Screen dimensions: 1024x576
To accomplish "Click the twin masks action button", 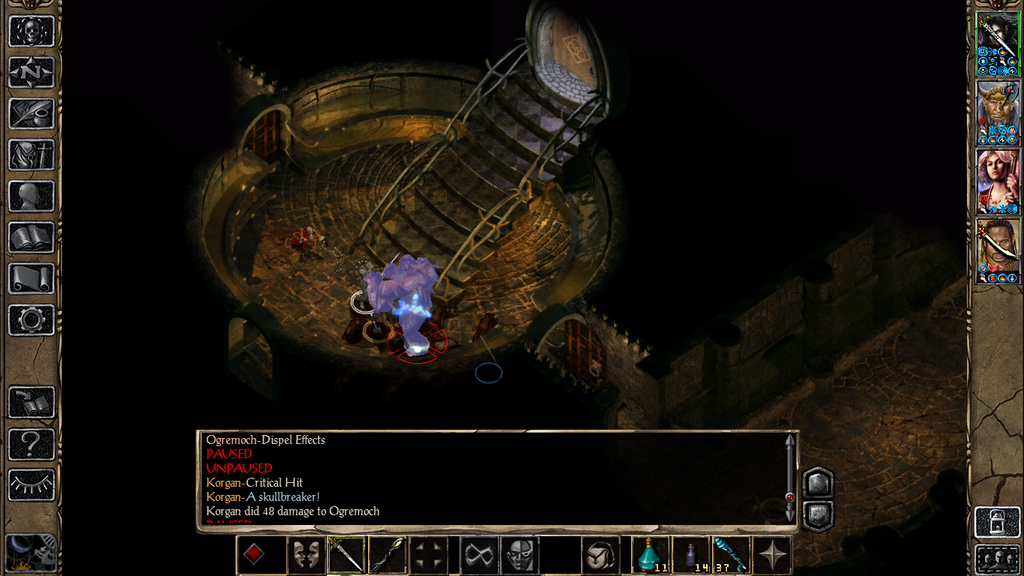I will tap(305, 555).
